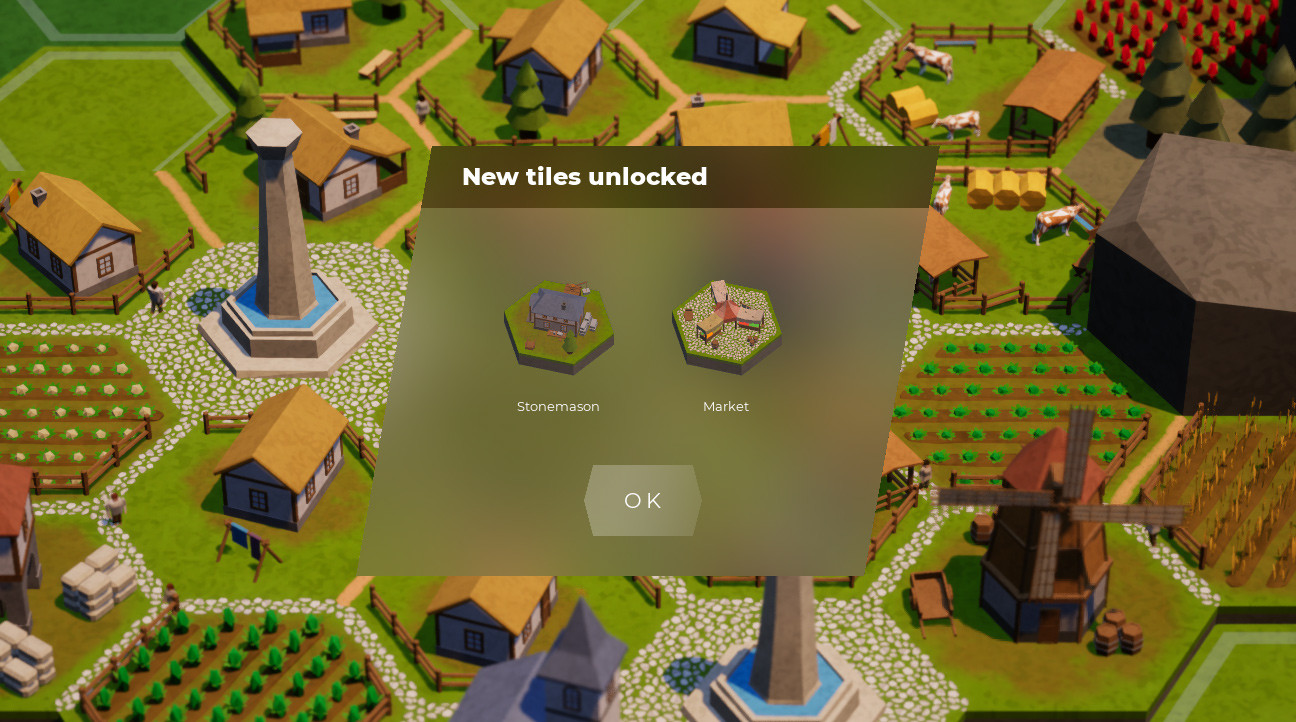Click the New tiles unlocked dialog title
The height and width of the screenshot is (722, 1296).
pyautogui.click(x=585, y=177)
